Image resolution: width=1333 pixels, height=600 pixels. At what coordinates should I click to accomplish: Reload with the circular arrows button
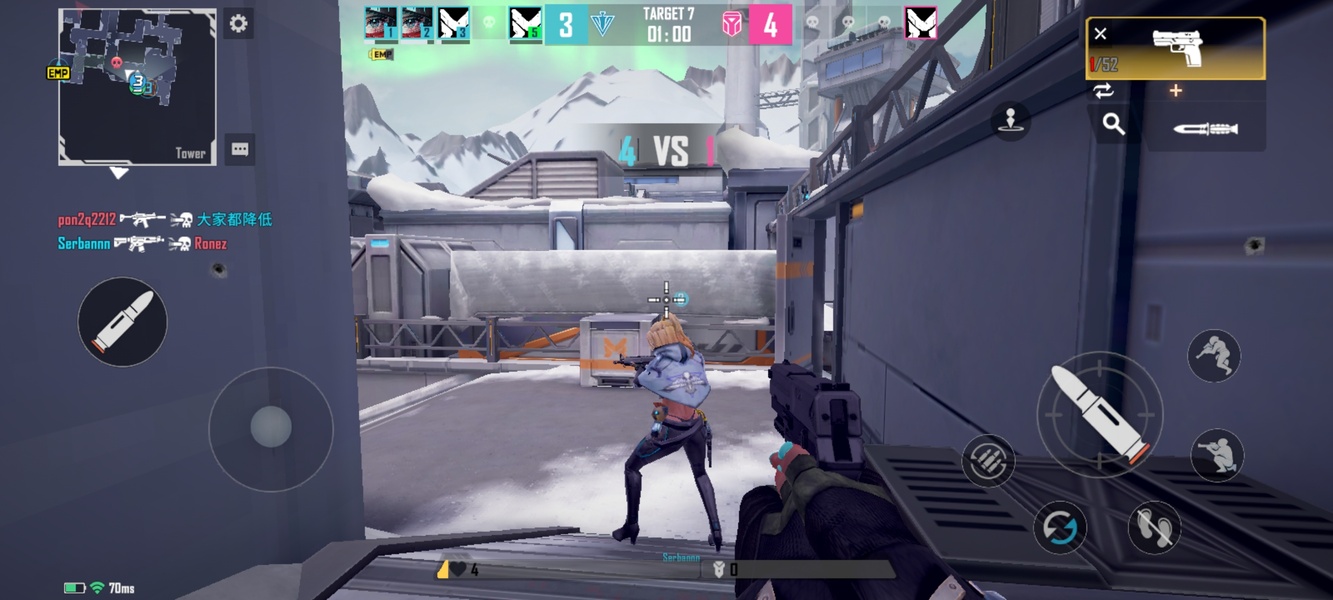tap(1060, 526)
